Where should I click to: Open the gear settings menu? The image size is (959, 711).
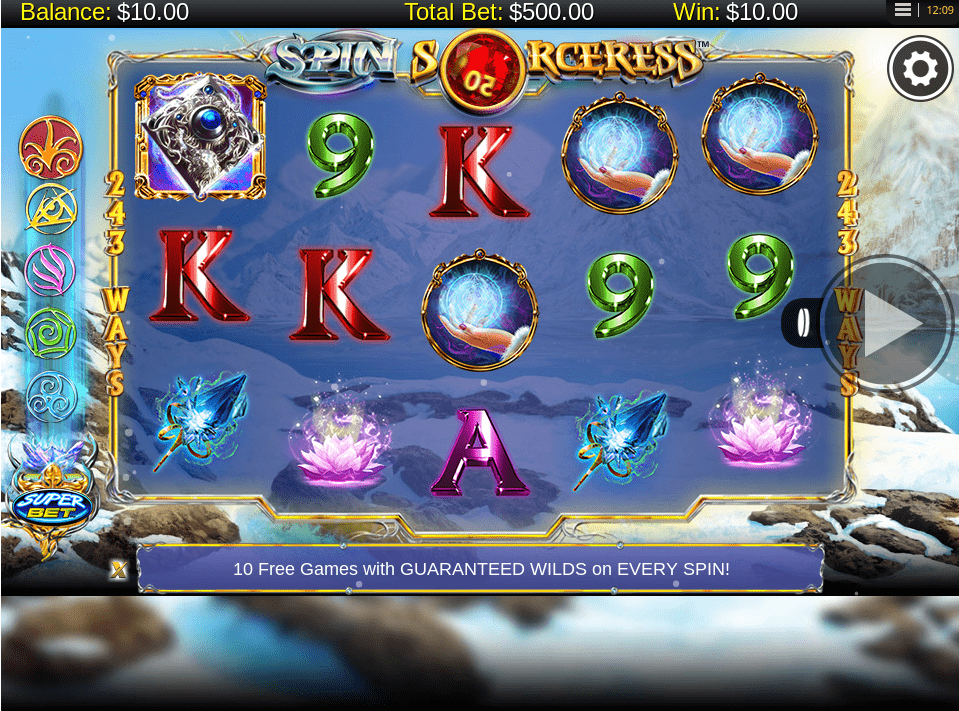coord(920,68)
